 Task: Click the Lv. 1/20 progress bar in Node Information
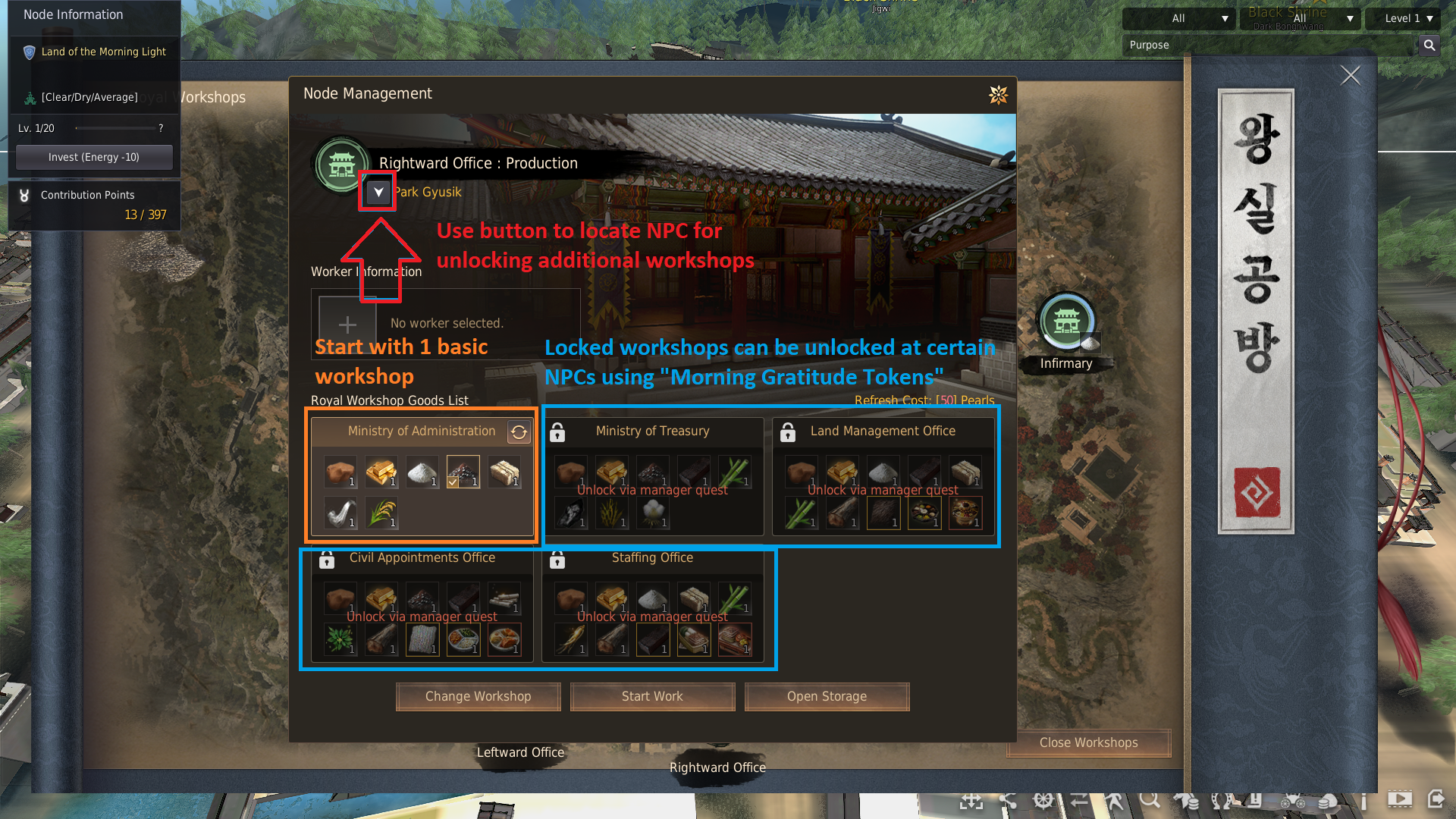(x=114, y=127)
